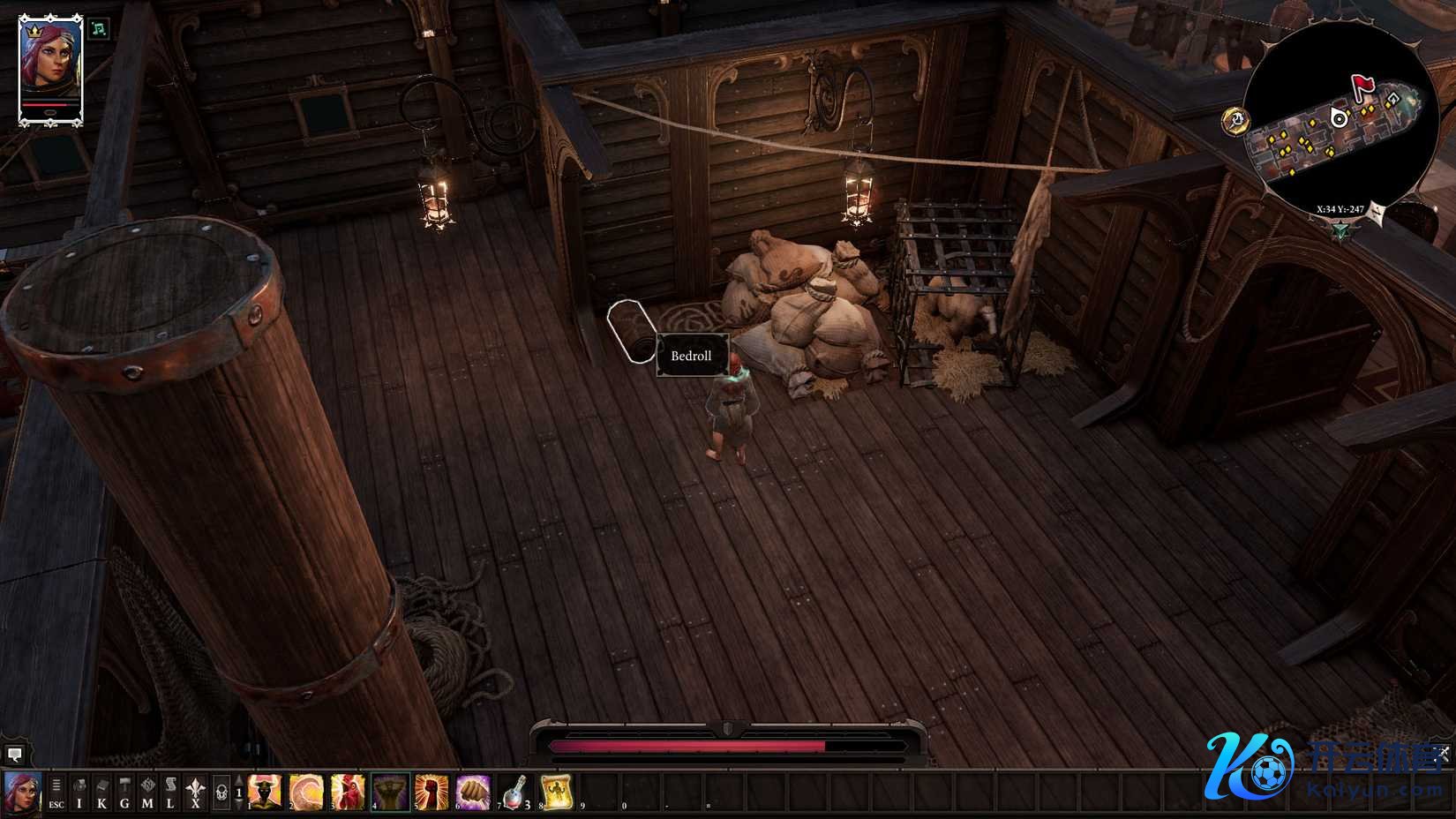Select the darkened skill in slot 4
Image resolution: width=1456 pixels, height=819 pixels.
point(390,792)
